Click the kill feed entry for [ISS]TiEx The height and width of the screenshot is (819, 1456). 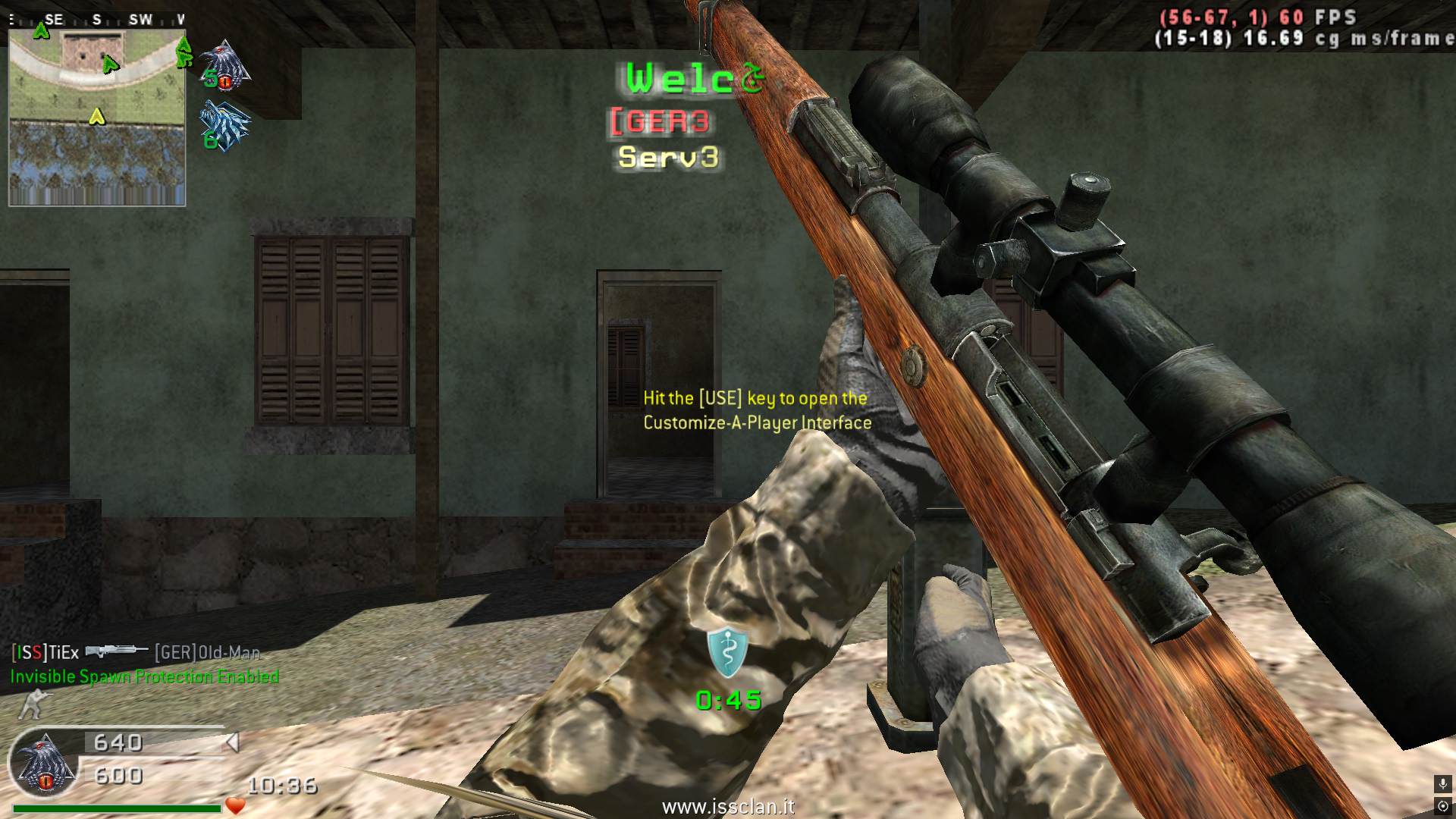[135, 652]
